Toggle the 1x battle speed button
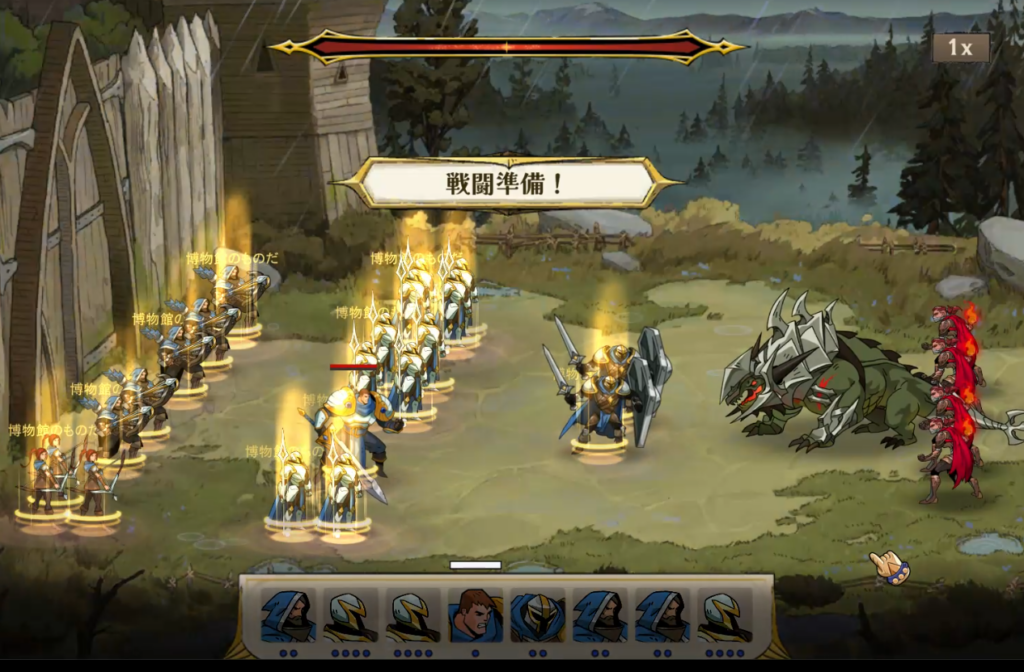This screenshot has width=1024, height=672. coord(960,47)
